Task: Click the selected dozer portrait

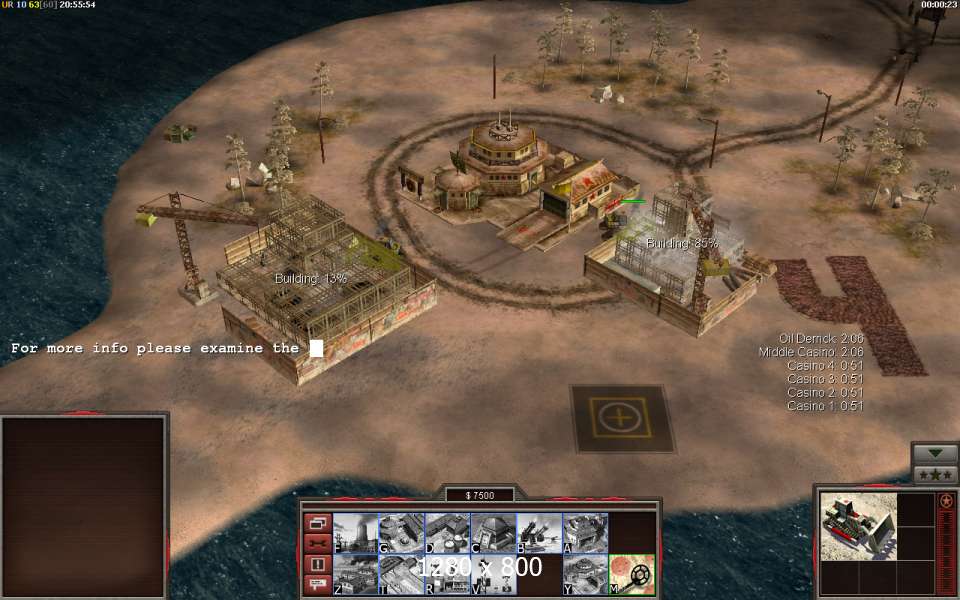Action: [x=857, y=524]
